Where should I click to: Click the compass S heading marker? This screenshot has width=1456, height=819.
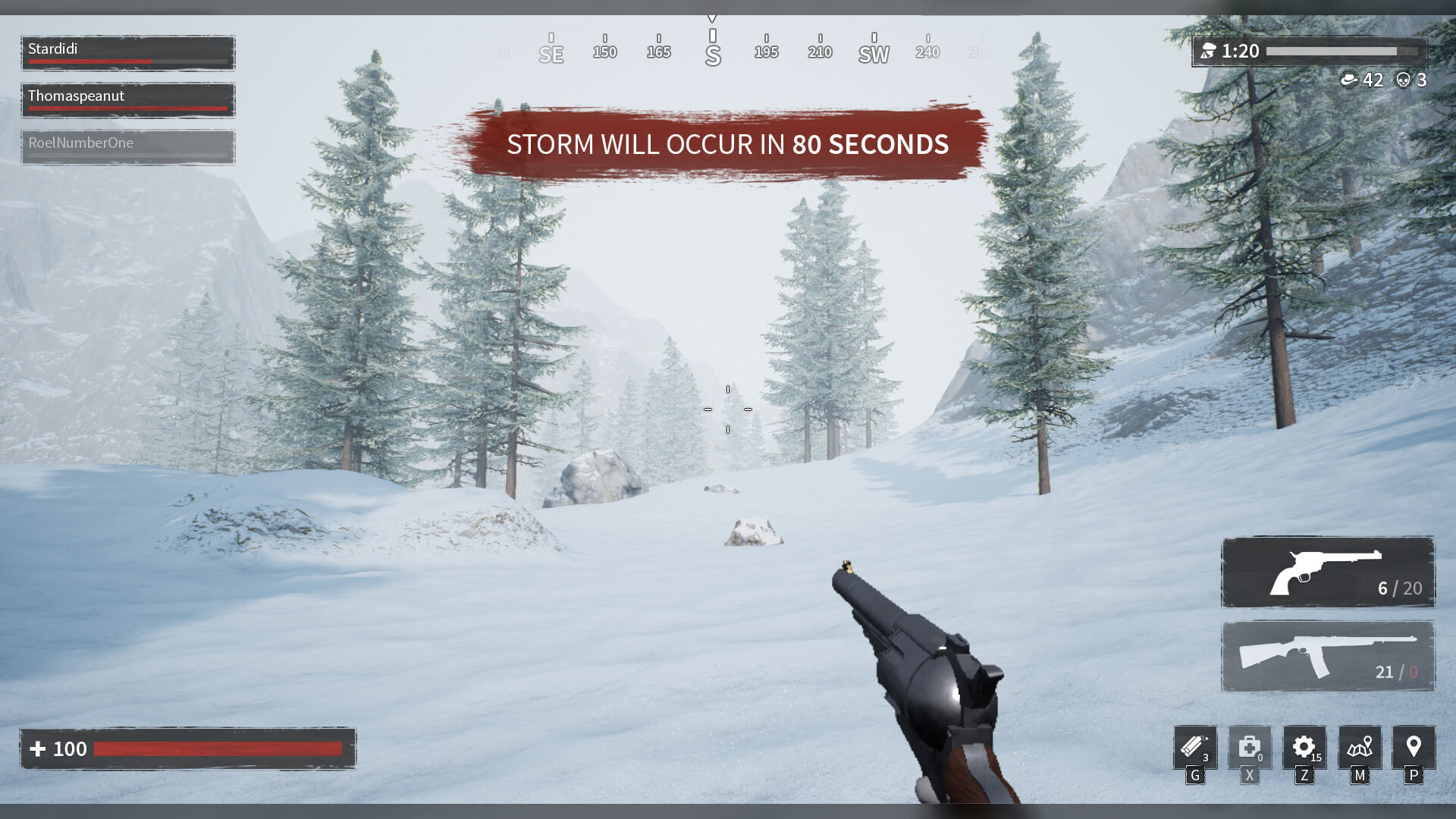point(711,53)
